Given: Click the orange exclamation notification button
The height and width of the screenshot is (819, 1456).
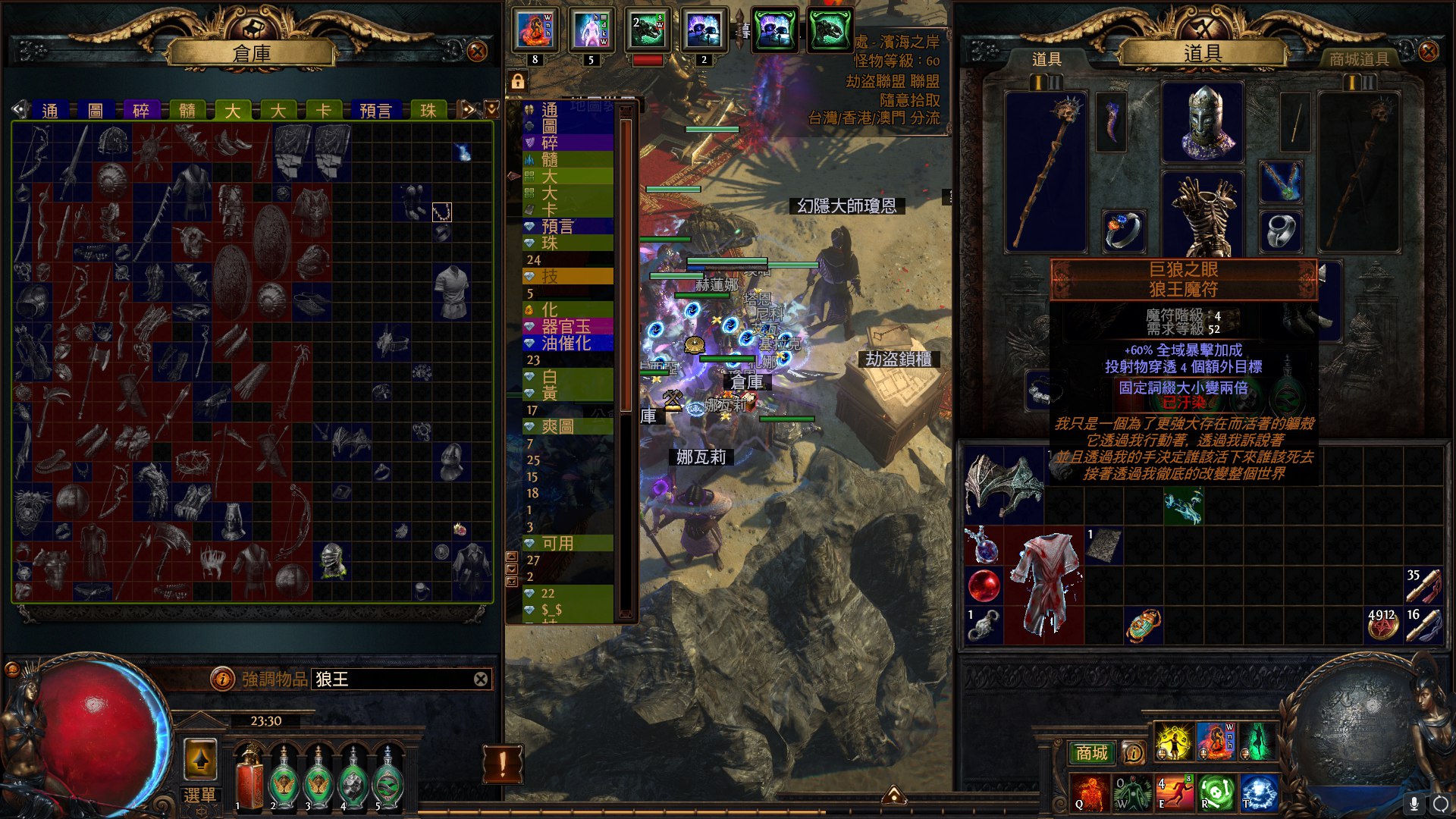Looking at the screenshot, I should pos(502,764).
